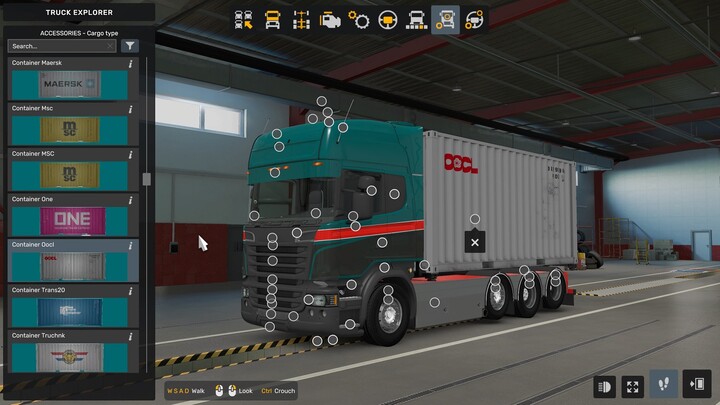This screenshot has height=405, width=720.
Task: Toggle the footsteps walk mode button
Action: click(663, 385)
